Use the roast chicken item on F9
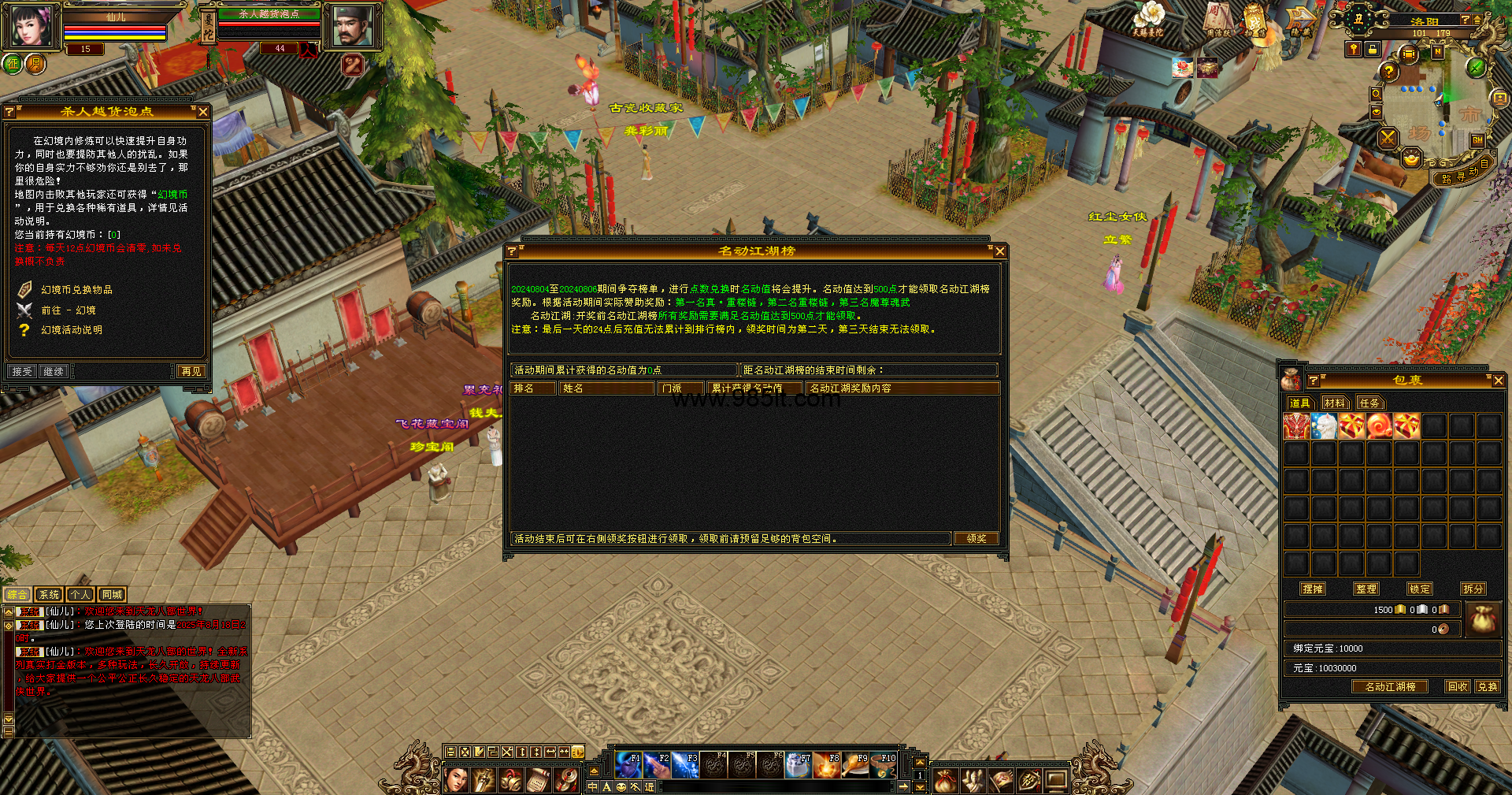The height and width of the screenshot is (795, 1512). pyautogui.click(x=854, y=765)
